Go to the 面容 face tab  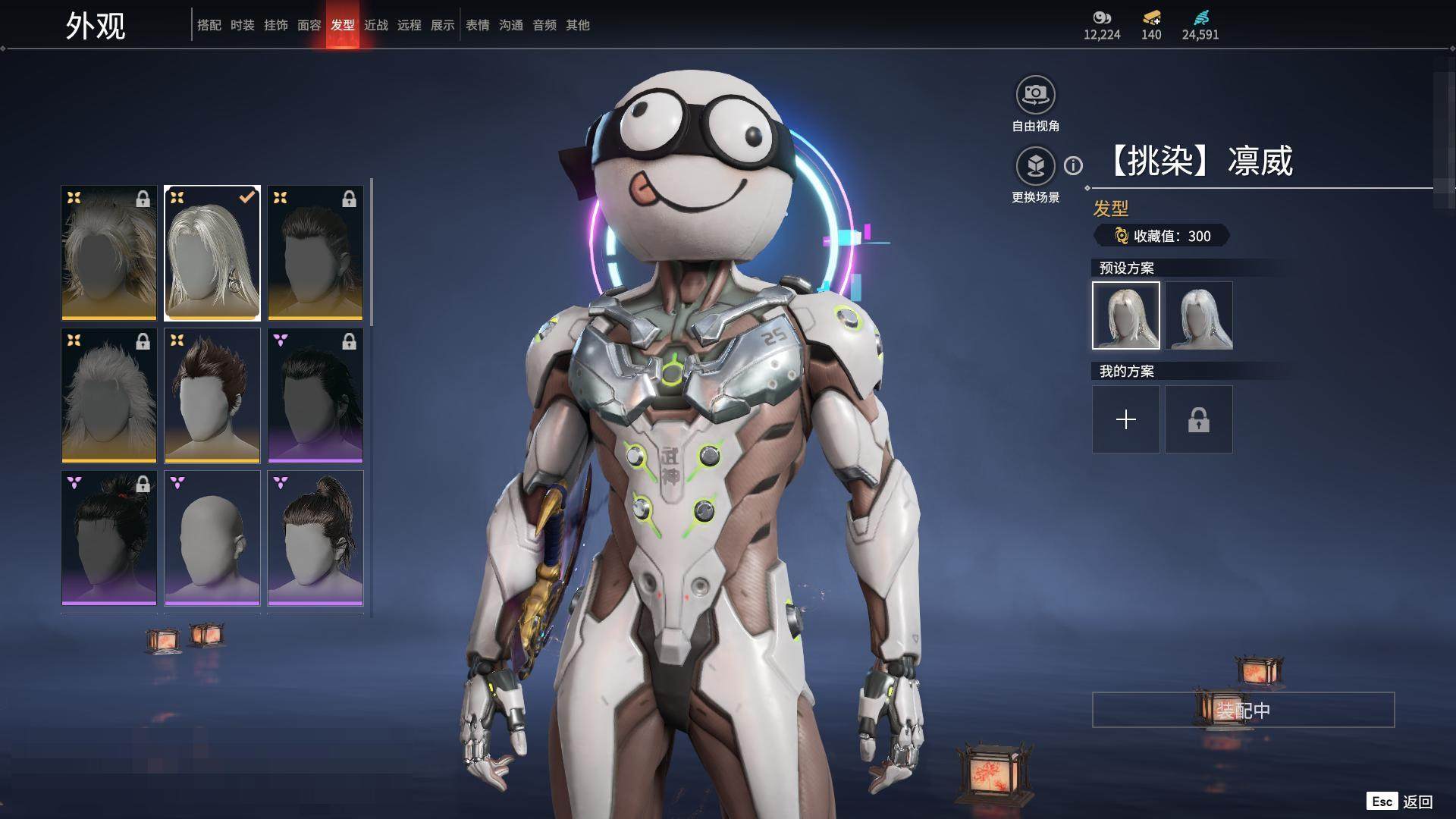click(309, 25)
